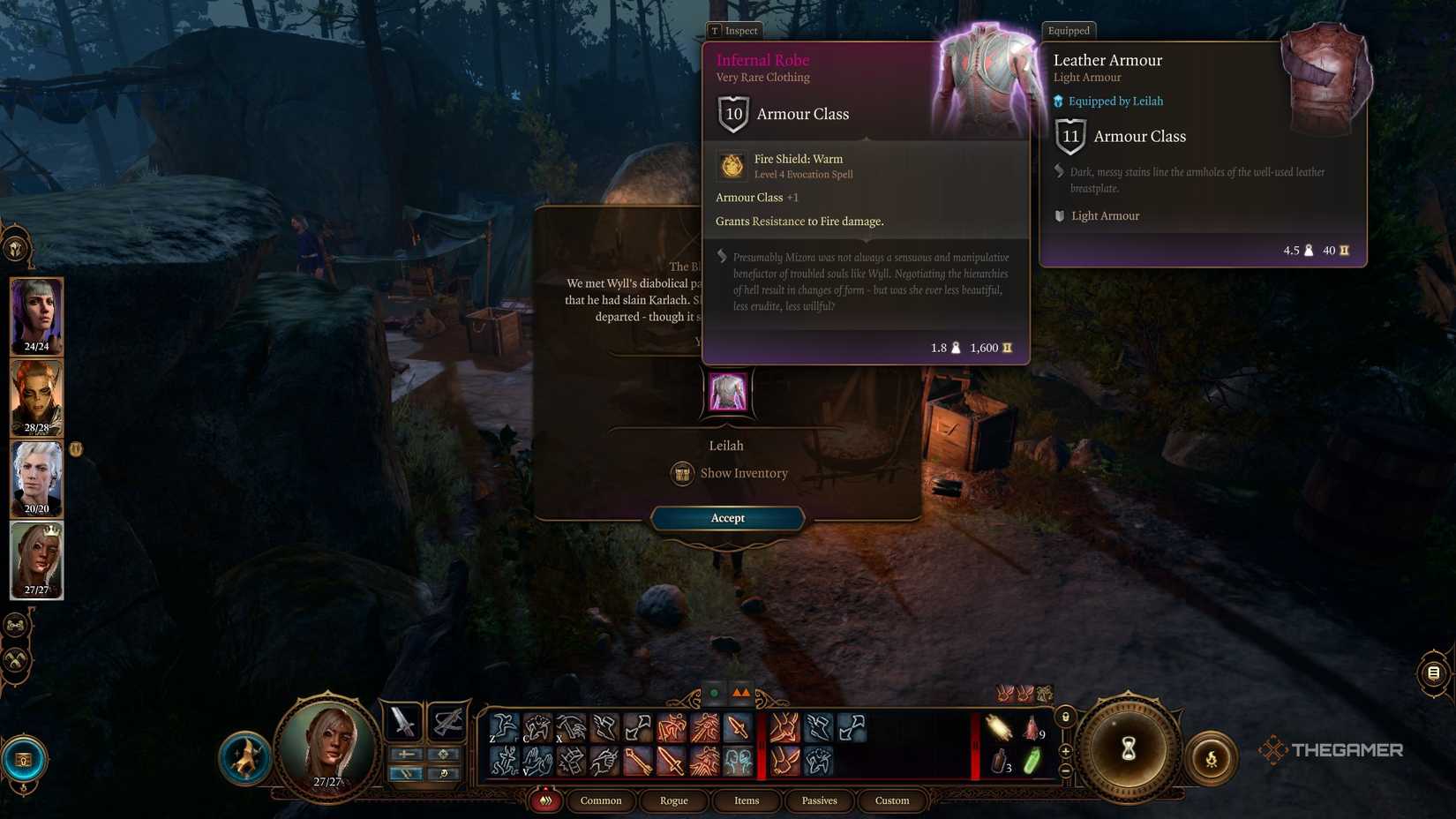The width and height of the screenshot is (1456, 819).
Task: Click the red reaction icons above the hotbar's right side
Action: [1015, 694]
